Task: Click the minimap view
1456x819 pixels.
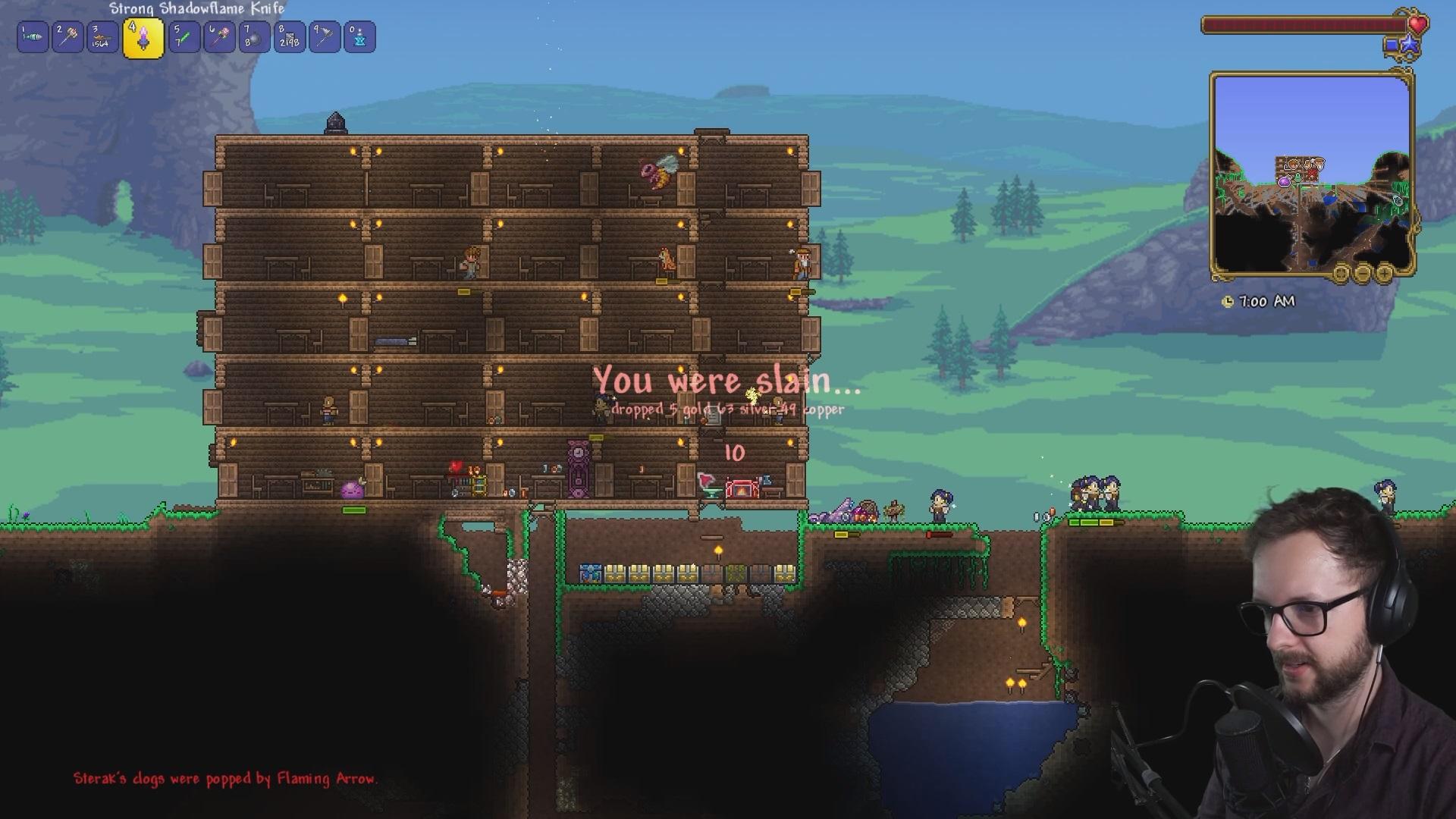Action: [x=1310, y=173]
